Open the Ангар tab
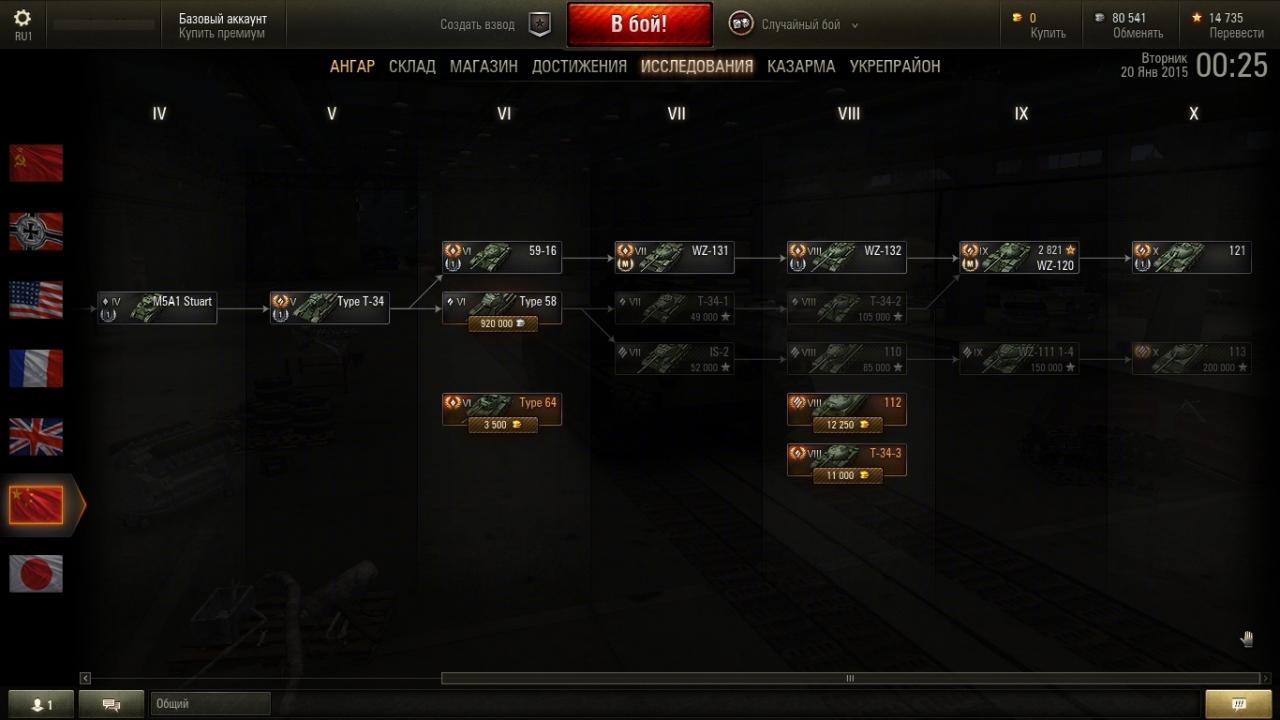This screenshot has width=1280, height=720. tap(352, 66)
